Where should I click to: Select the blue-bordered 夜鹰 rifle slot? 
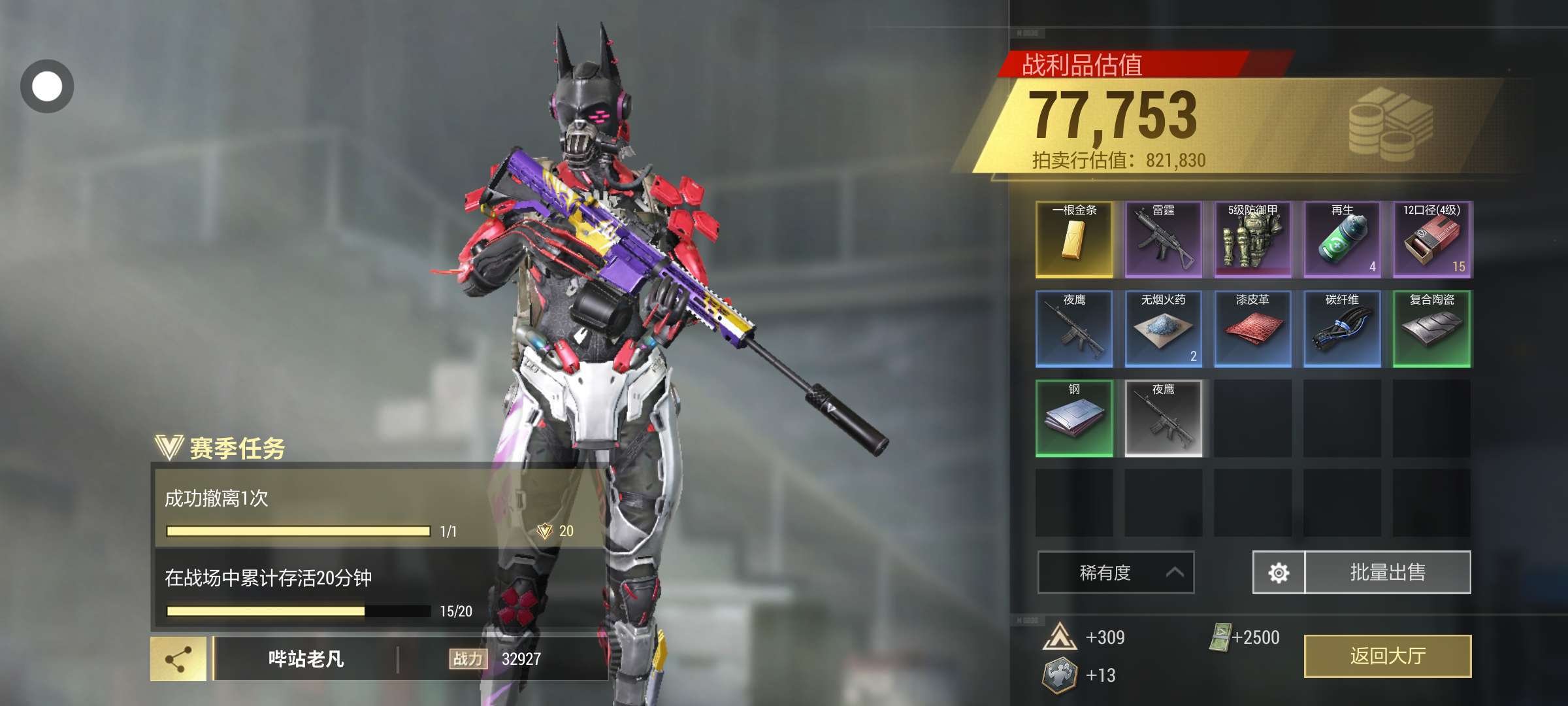[x=1074, y=329]
